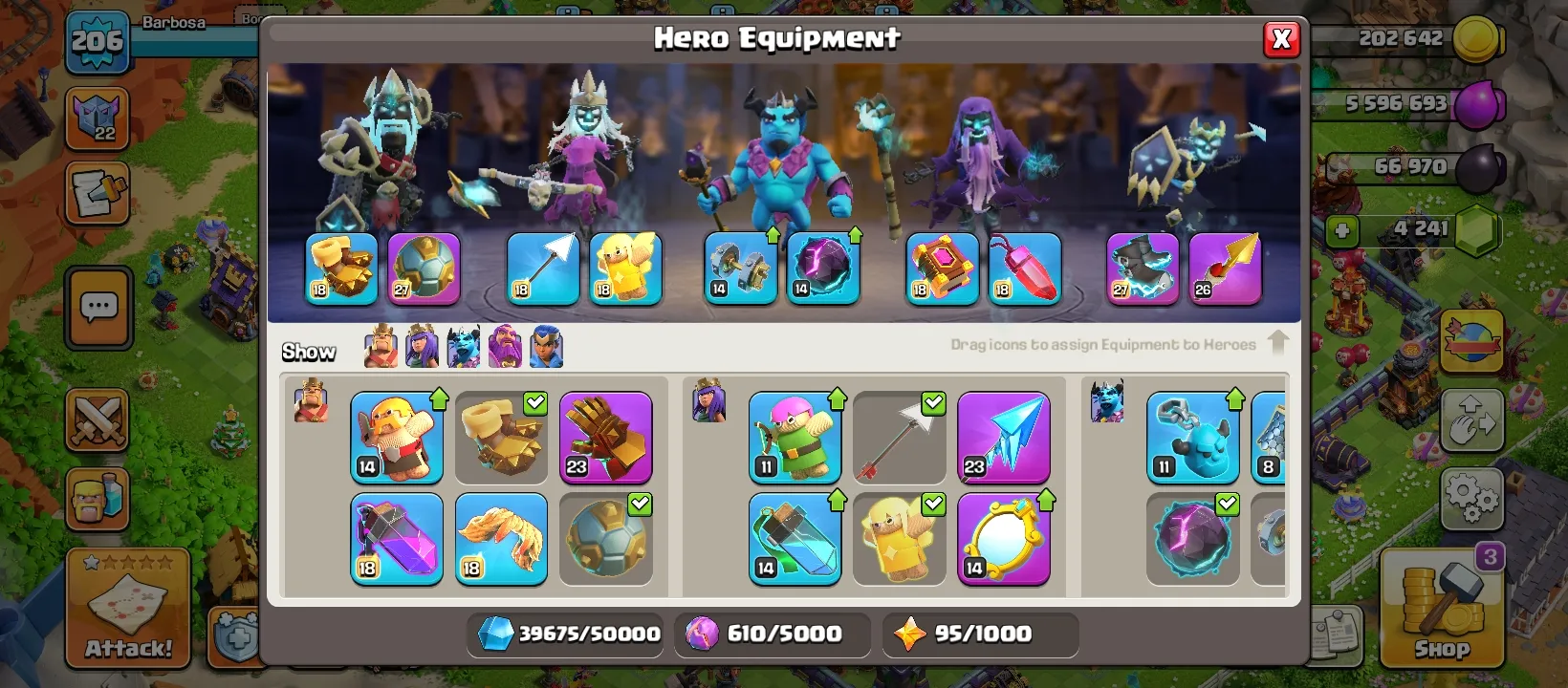
Task: Select the Invisibility Vial equipment
Action: [x=795, y=537]
